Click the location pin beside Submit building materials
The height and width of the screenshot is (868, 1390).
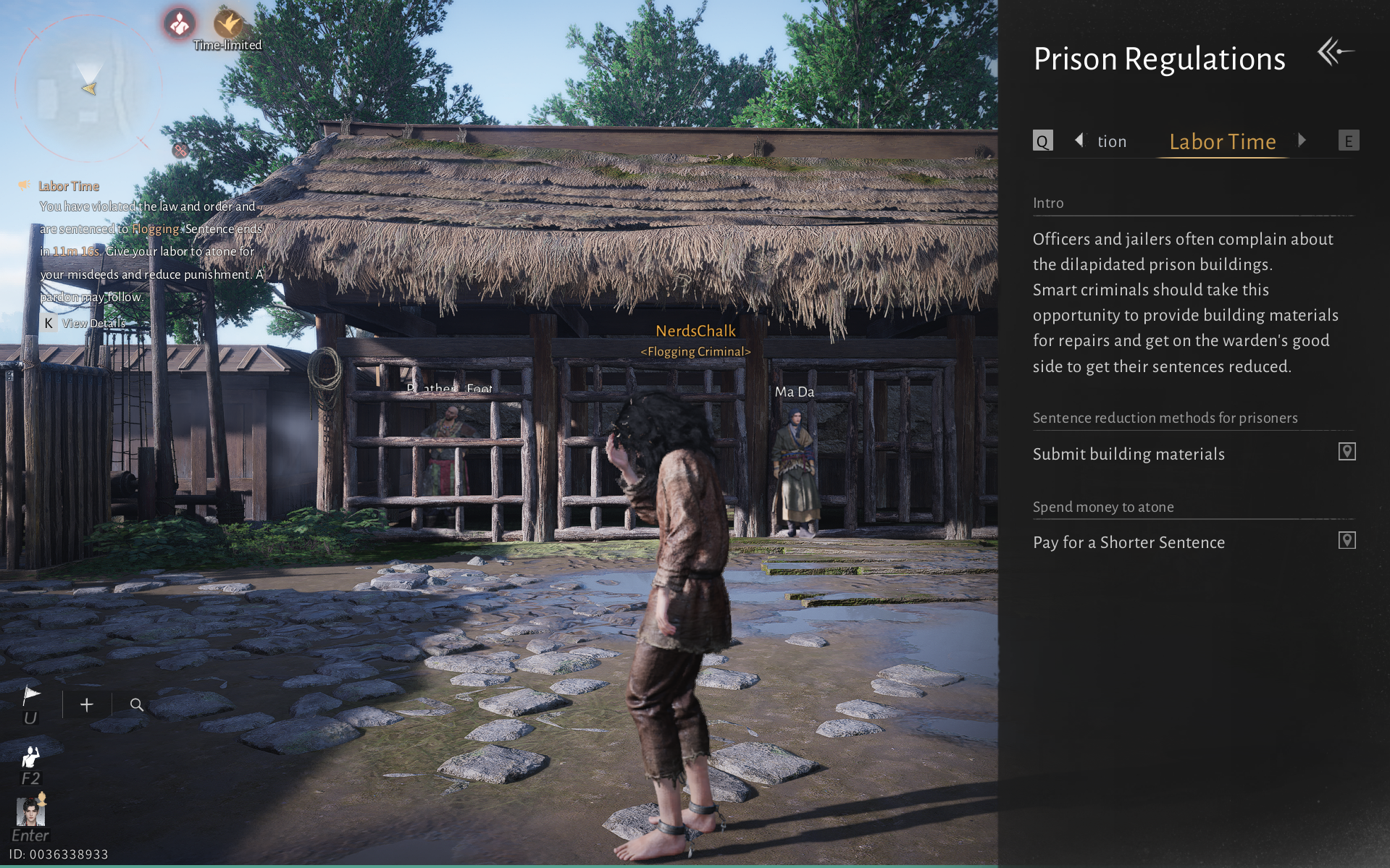pos(1347,451)
